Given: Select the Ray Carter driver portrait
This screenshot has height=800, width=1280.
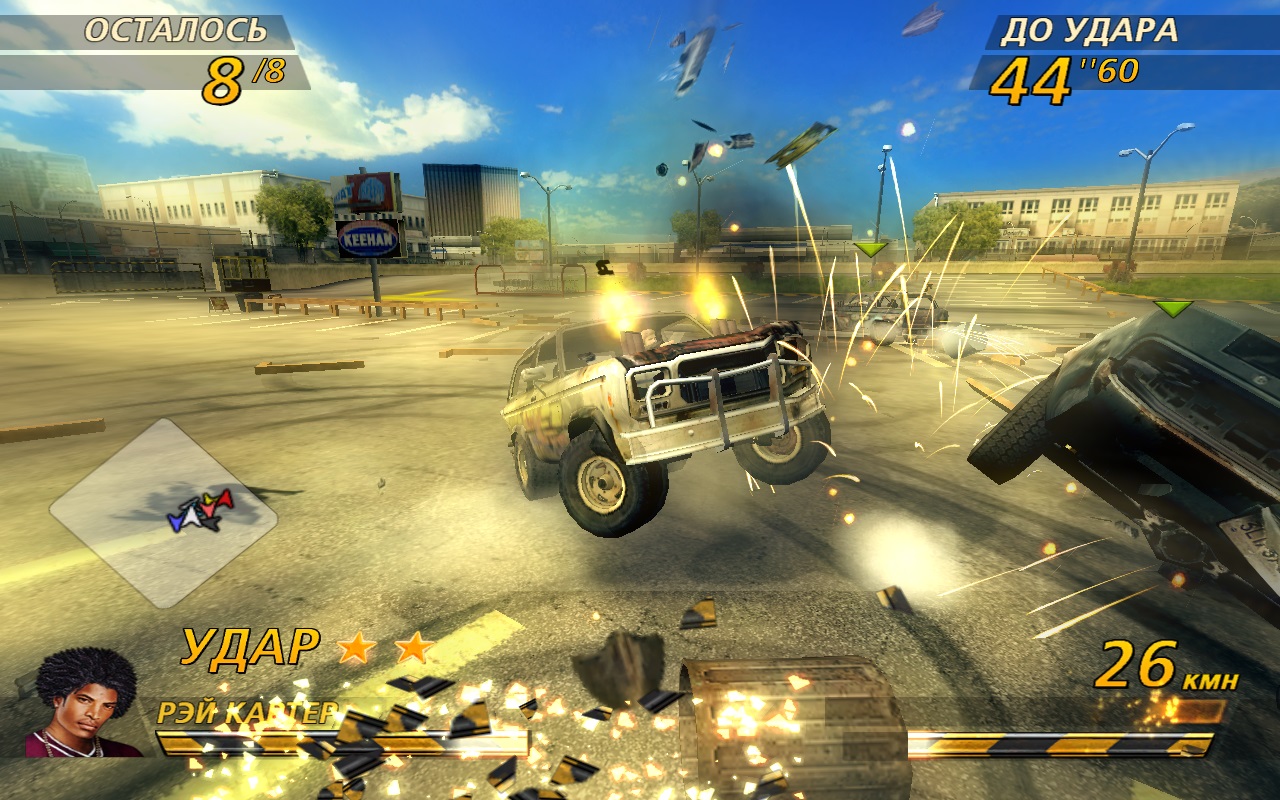Looking at the screenshot, I should [86, 703].
